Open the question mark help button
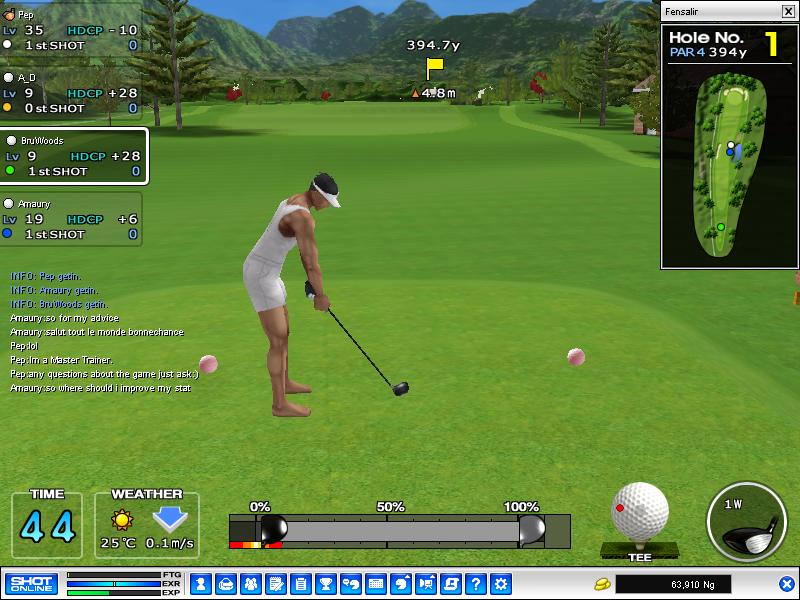 [476, 584]
